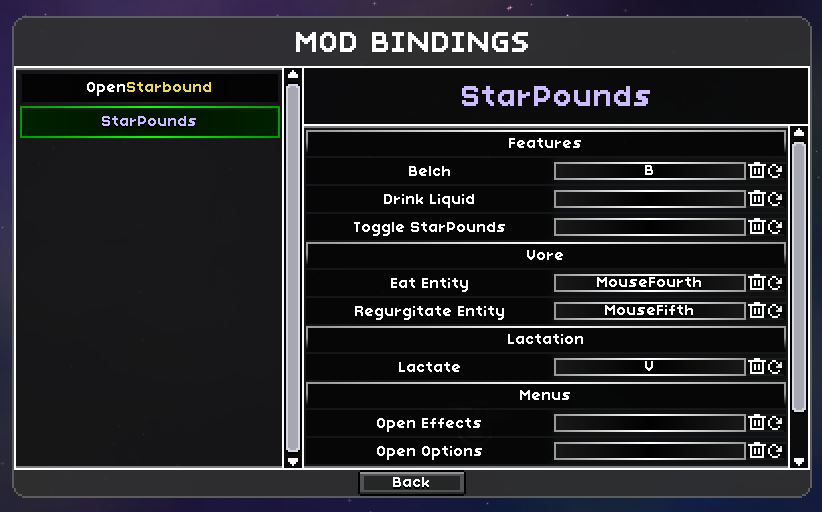The width and height of the screenshot is (822, 512).
Task: Reset the Toggle StarPounds binding
Action: (775, 227)
